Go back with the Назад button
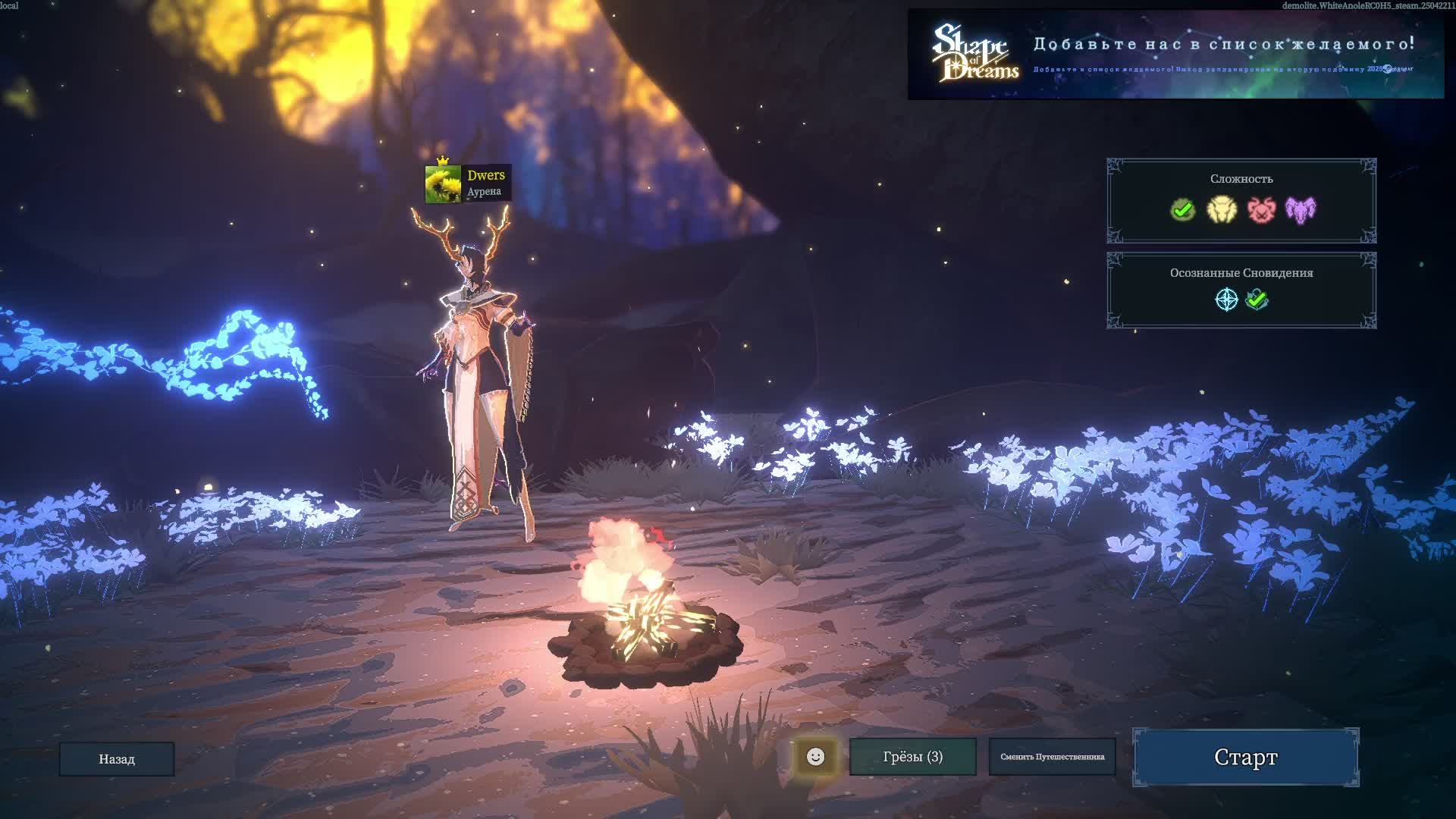Image resolution: width=1456 pixels, height=819 pixels. point(117,758)
